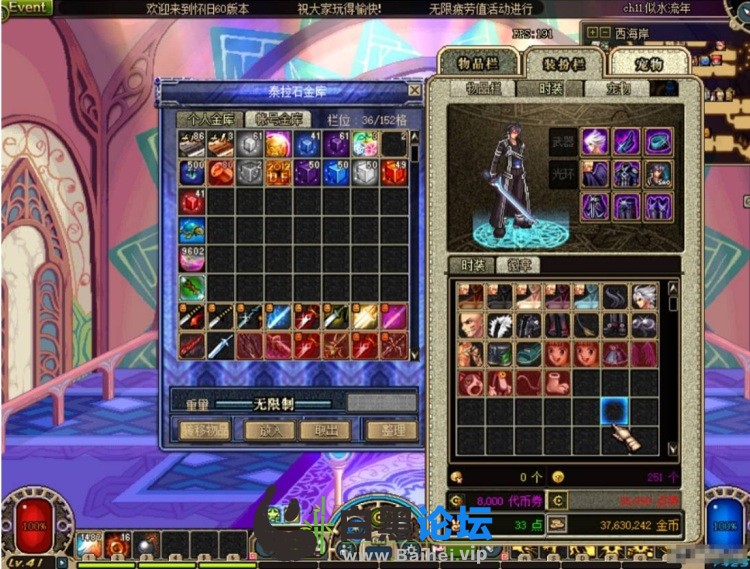Open the 宠物 pet top tab
This screenshot has width=750, height=569.
pos(648,64)
